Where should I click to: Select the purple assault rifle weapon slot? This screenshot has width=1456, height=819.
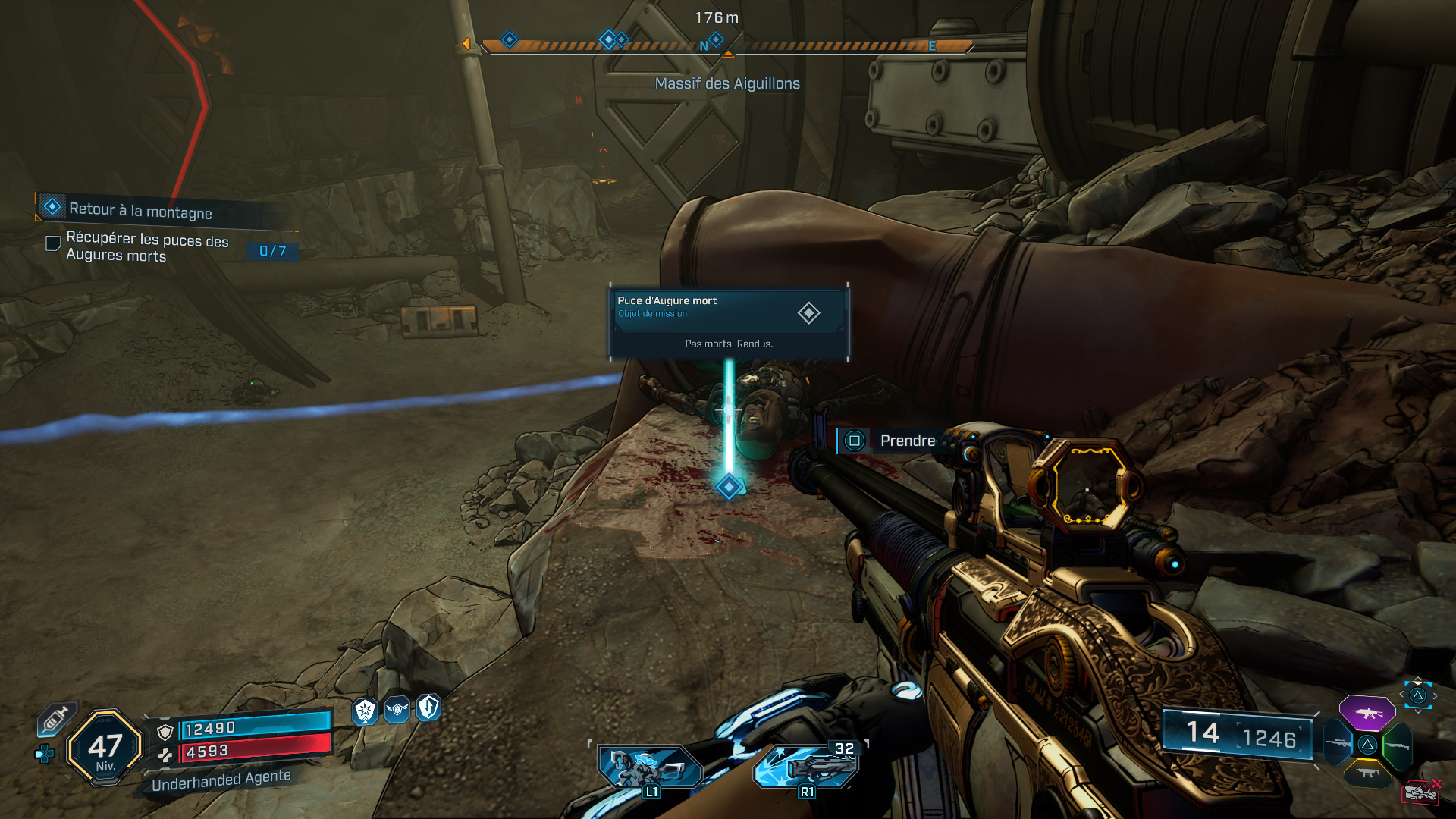click(x=1367, y=713)
